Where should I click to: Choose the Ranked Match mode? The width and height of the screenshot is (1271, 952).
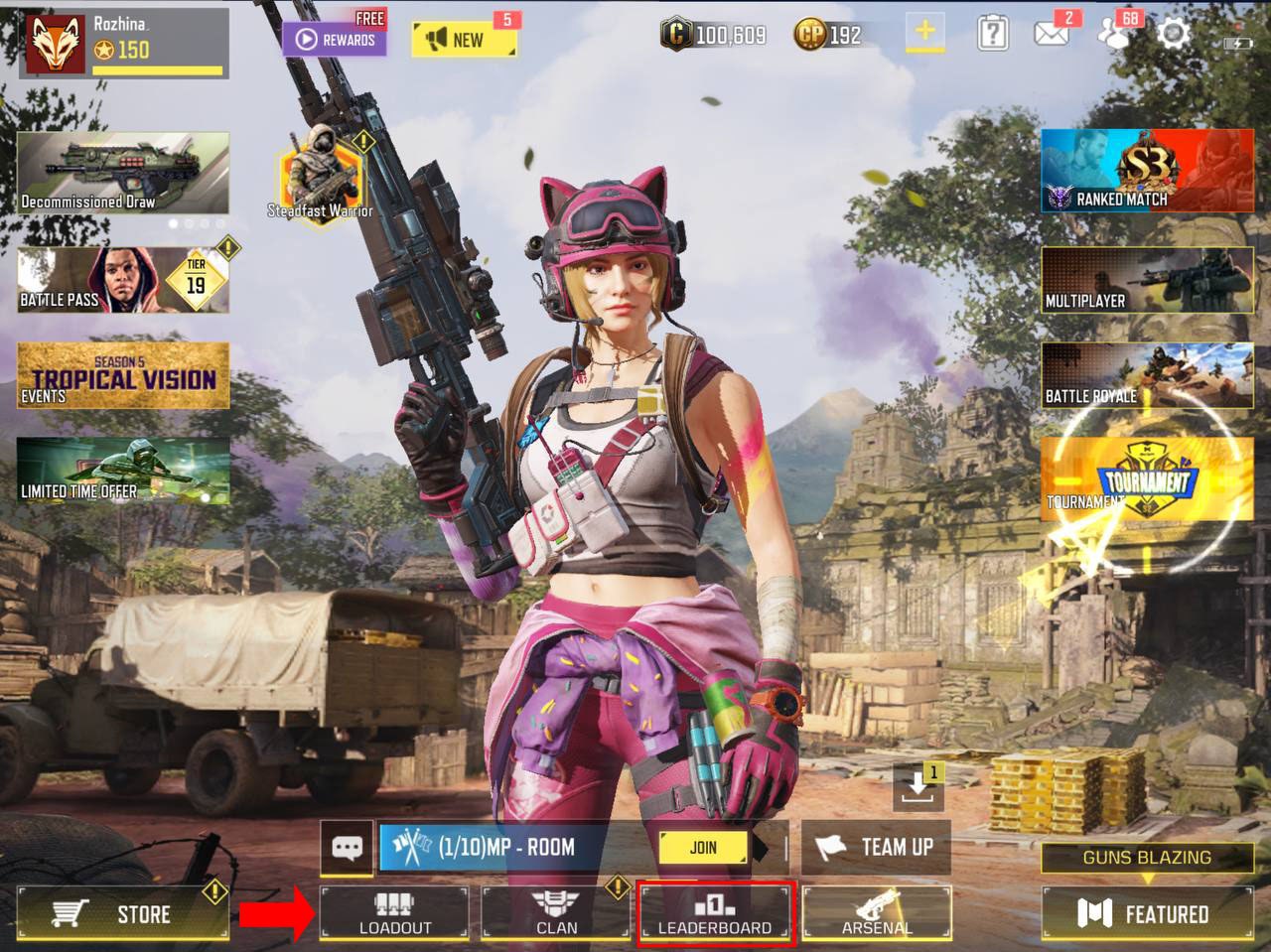(1147, 171)
